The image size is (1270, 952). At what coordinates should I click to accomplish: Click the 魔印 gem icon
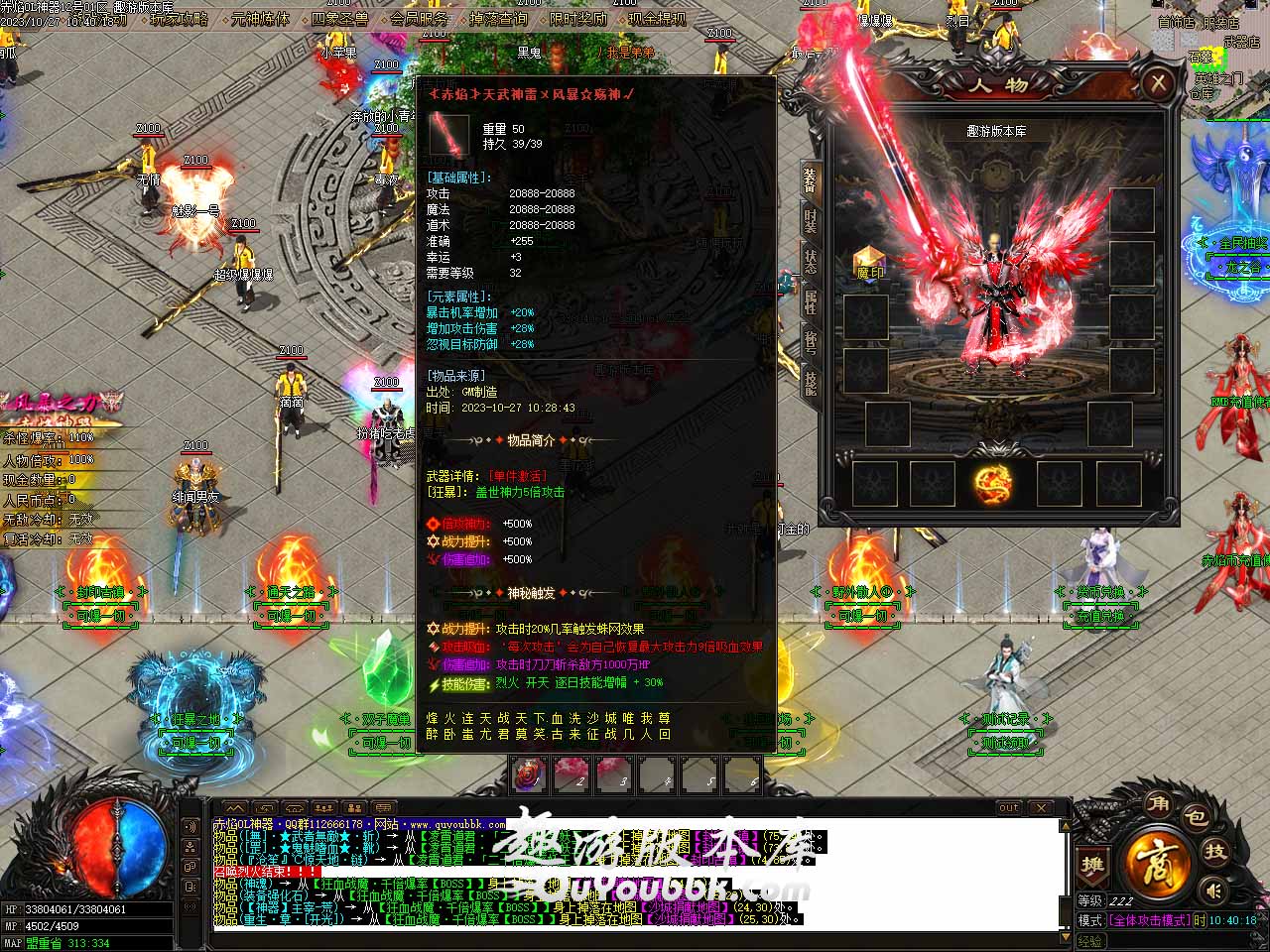pos(869,265)
